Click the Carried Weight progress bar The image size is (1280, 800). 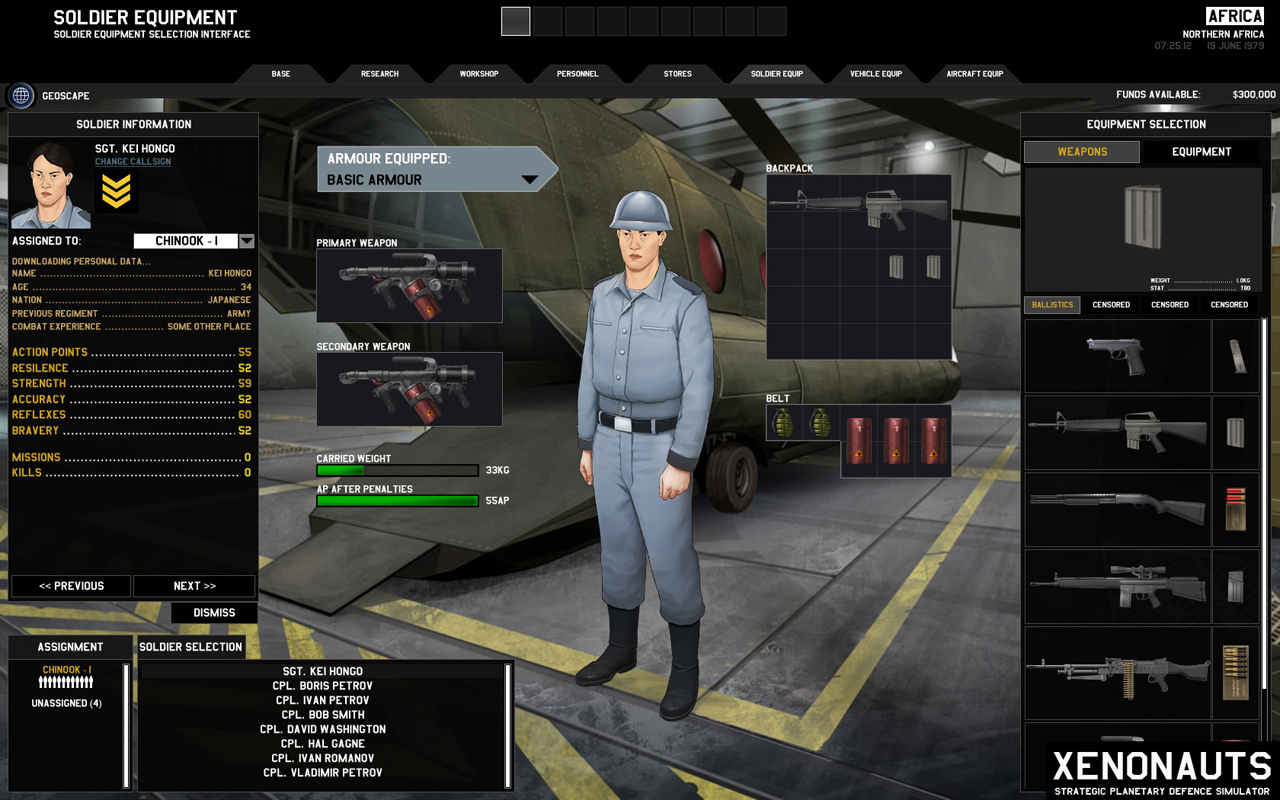[396, 470]
